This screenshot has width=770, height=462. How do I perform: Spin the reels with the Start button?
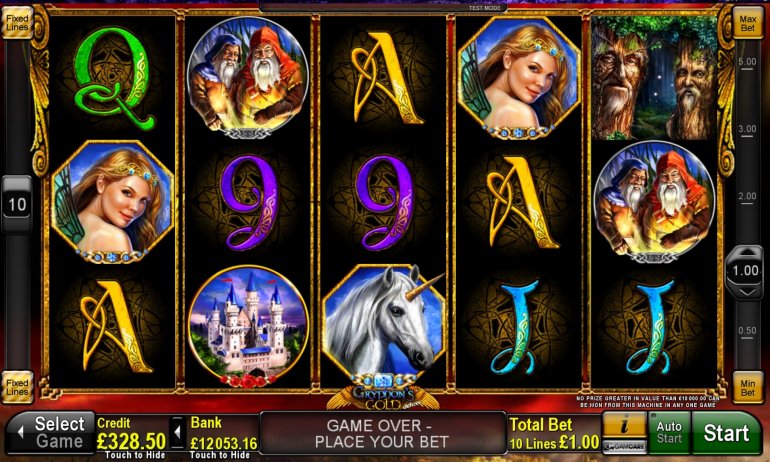click(726, 433)
